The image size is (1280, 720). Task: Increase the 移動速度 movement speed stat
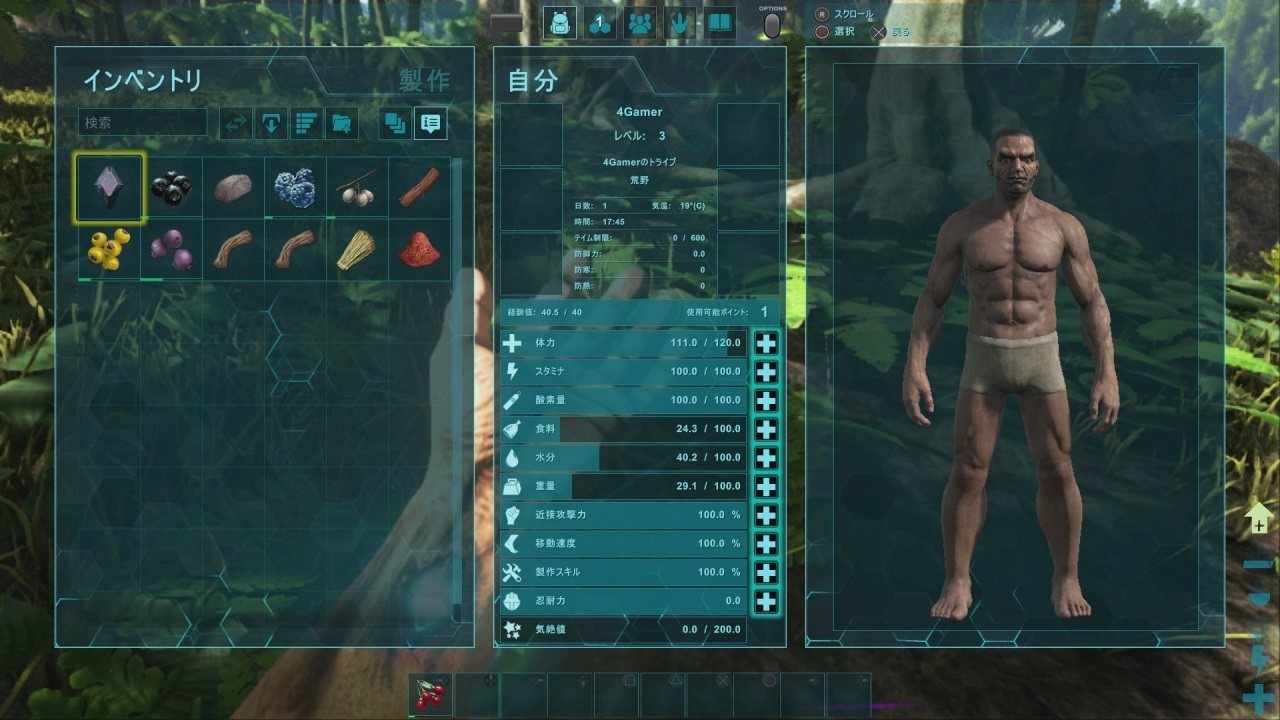[766, 544]
